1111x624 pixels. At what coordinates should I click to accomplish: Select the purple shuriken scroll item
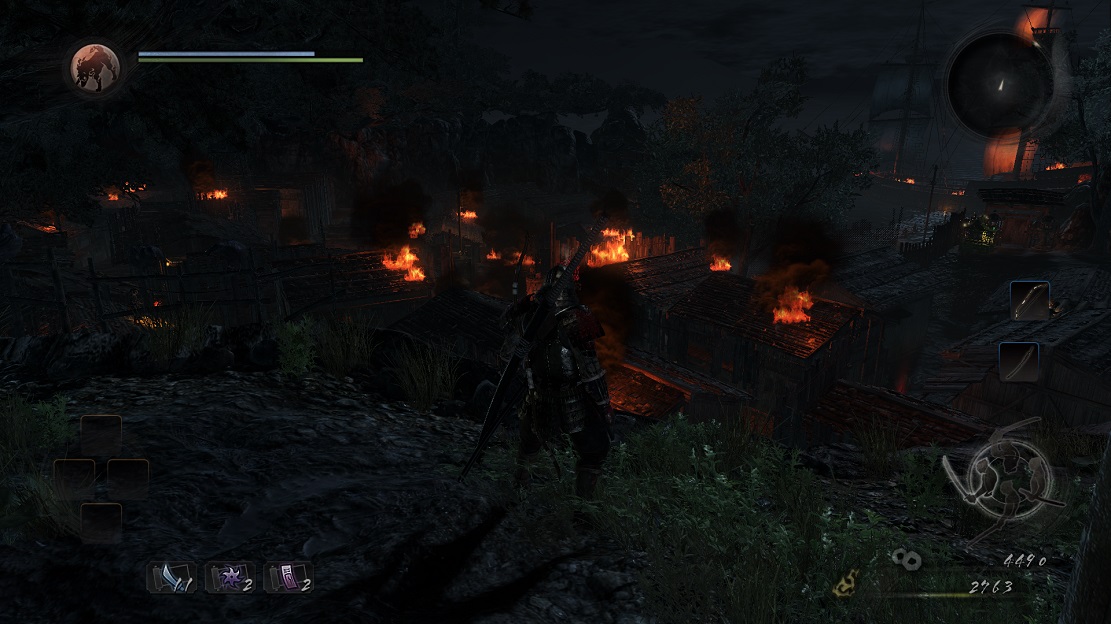click(x=229, y=577)
